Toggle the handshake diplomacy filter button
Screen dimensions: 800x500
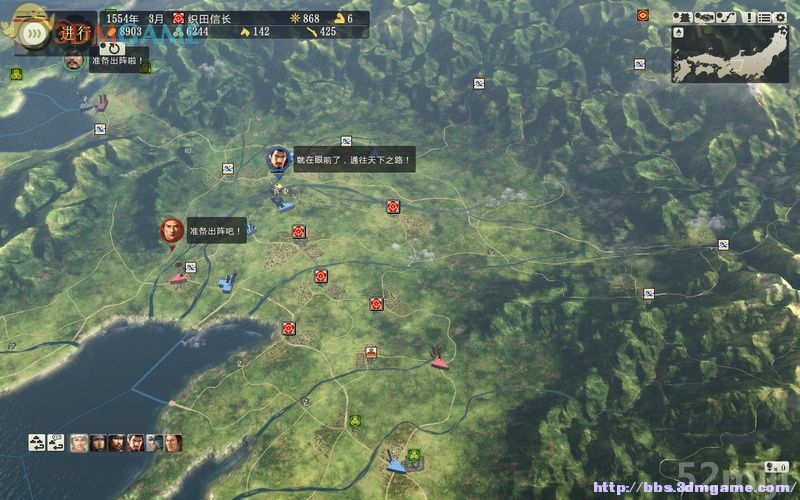pyautogui.click(x=704, y=17)
